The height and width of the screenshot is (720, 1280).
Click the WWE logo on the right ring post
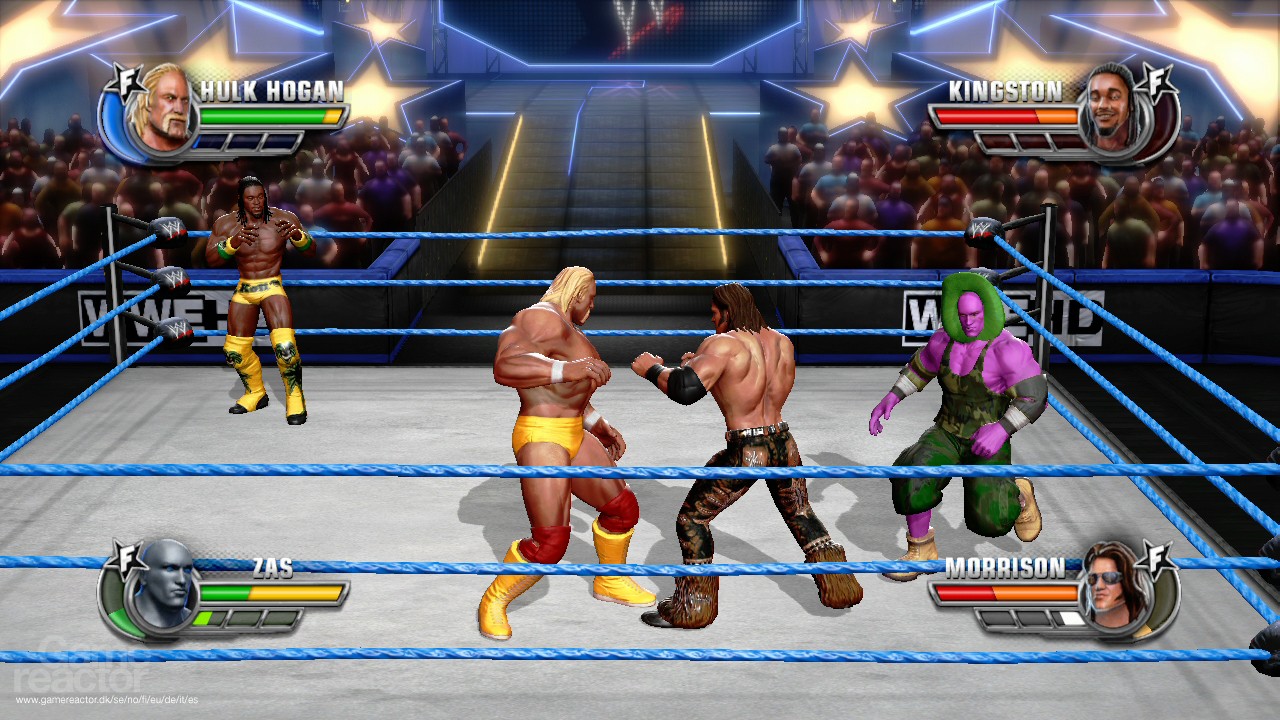click(x=981, y=229)
